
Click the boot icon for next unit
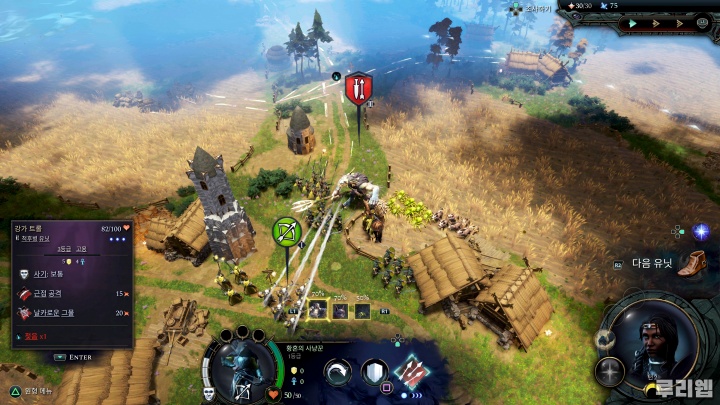[x=691, y=264]
